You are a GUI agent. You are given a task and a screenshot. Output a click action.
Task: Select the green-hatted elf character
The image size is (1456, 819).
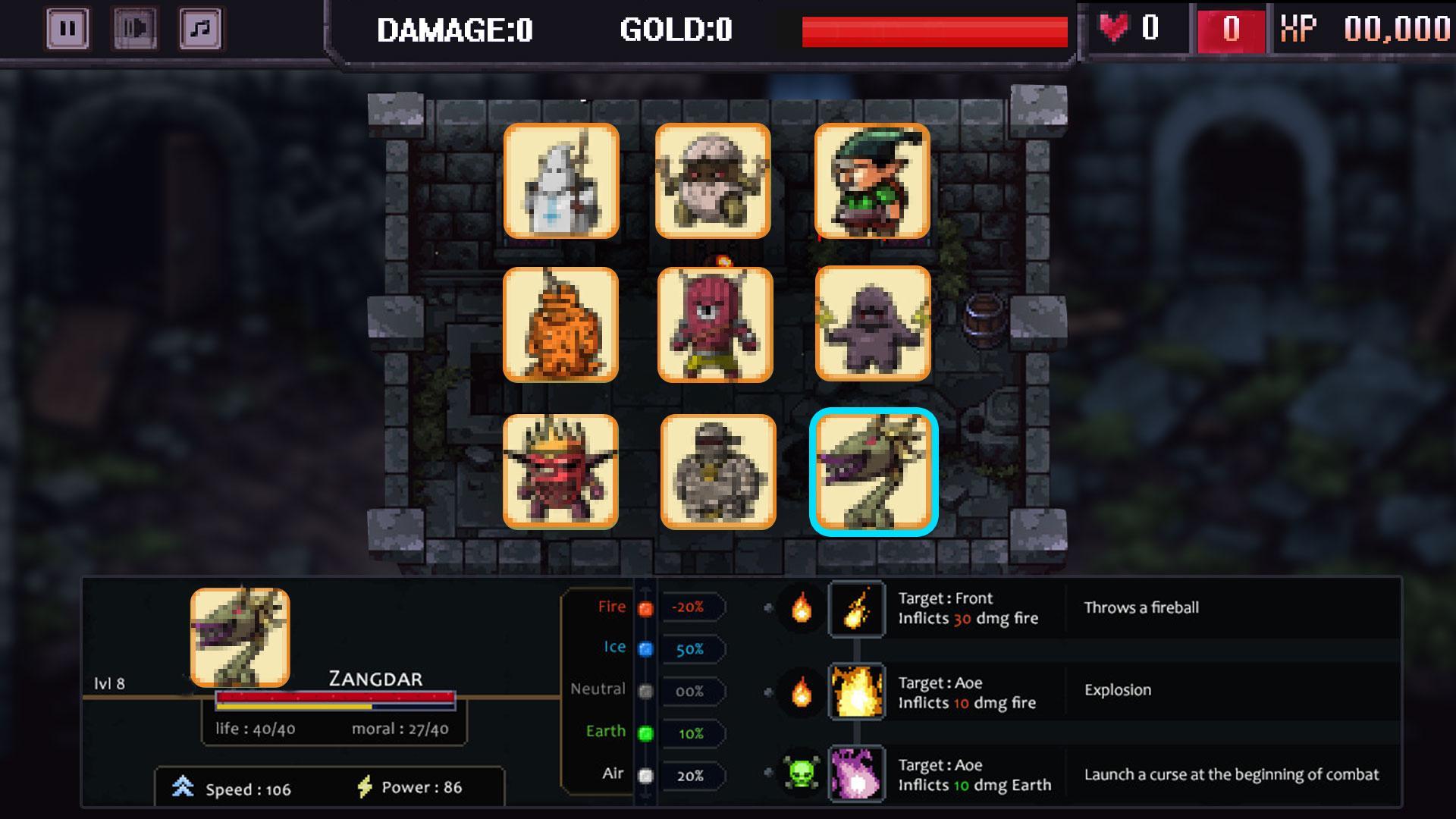pyautogui.click(x=872, y=182)
